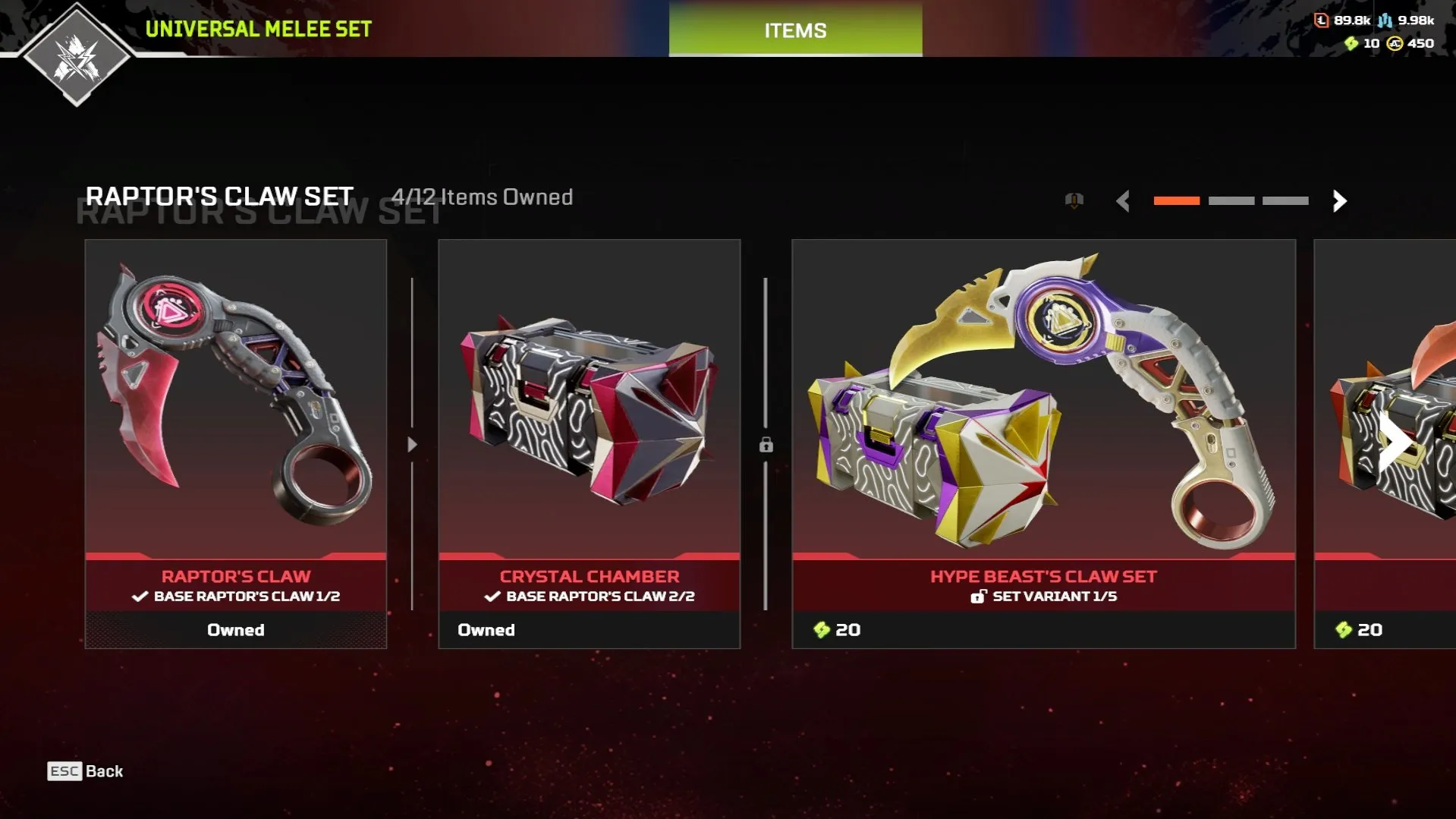1456x819 pixels.
Task: Click the left pagination arrow
Action: point(1124,202)
